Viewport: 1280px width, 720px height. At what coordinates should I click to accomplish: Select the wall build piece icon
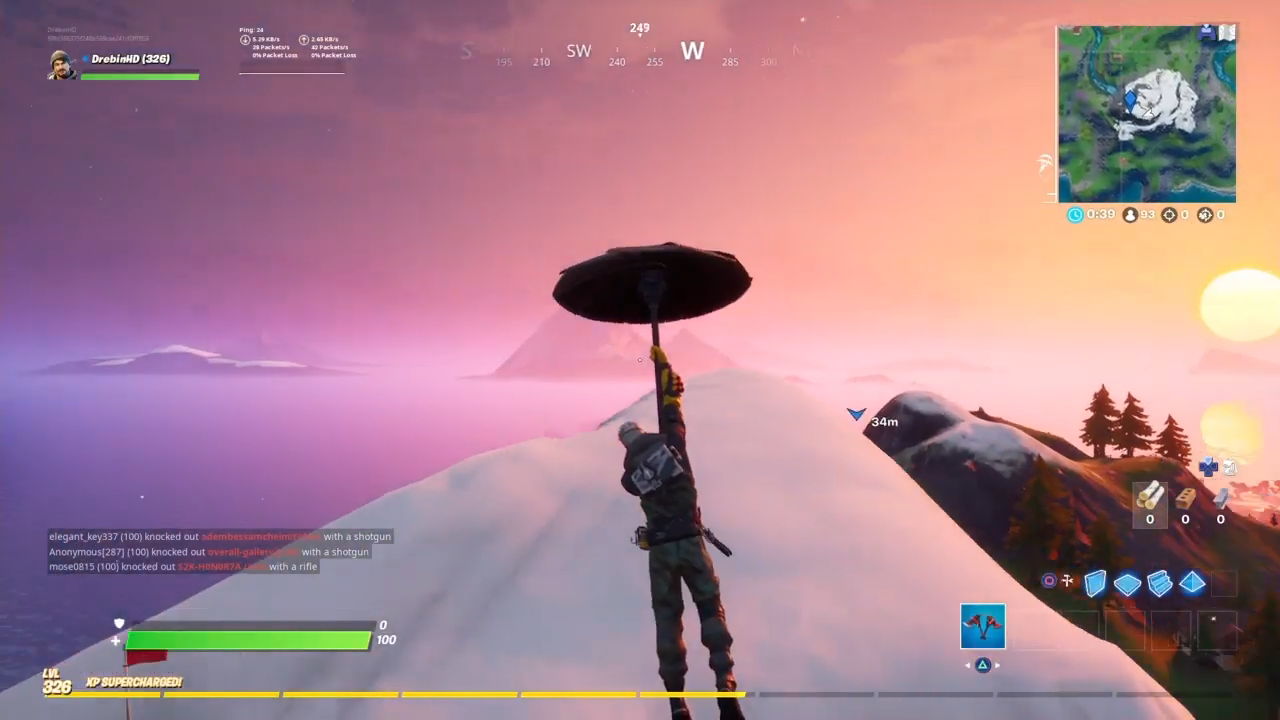1096,584
